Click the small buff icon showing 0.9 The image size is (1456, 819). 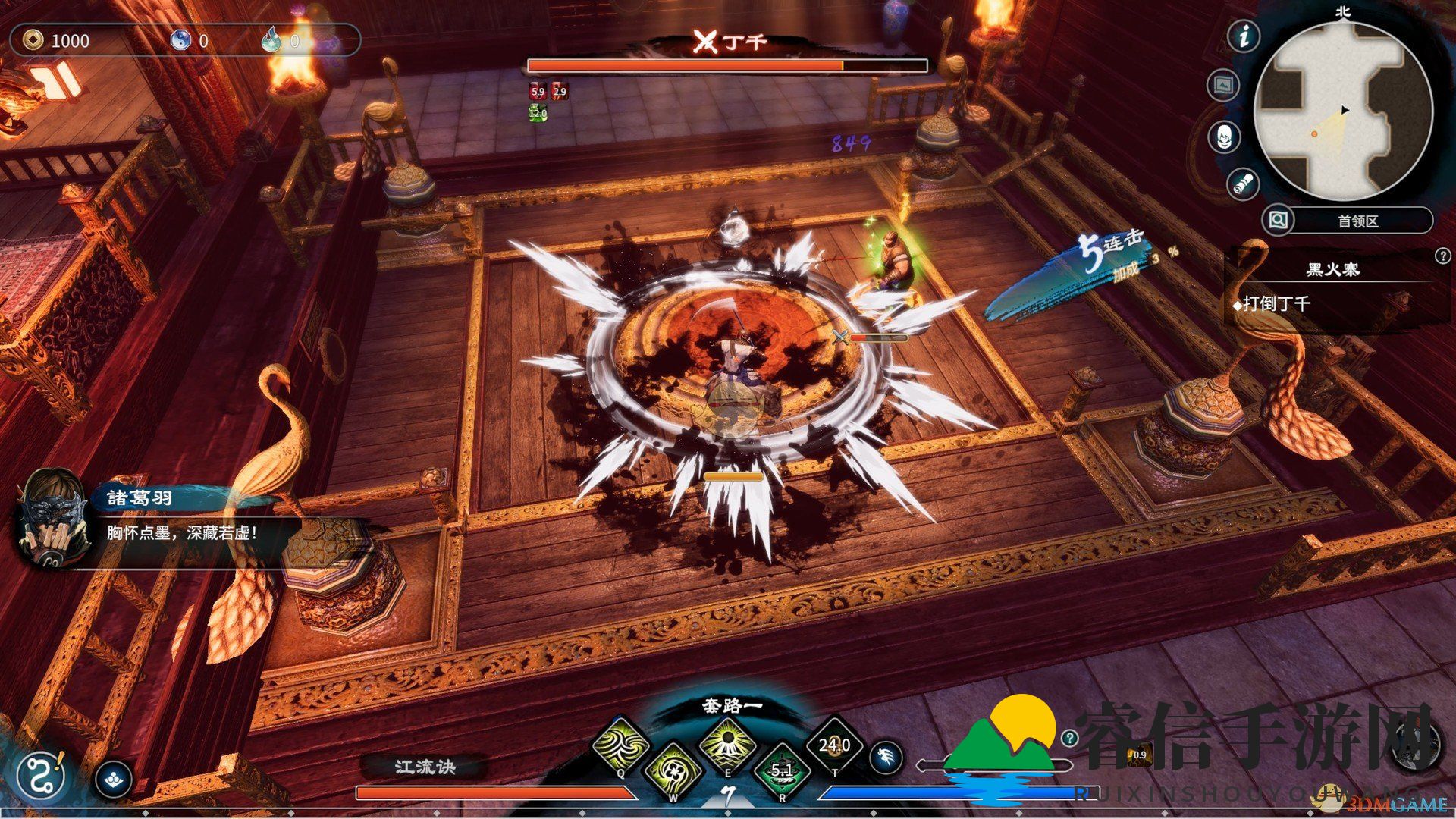[x=1139, y=755]
